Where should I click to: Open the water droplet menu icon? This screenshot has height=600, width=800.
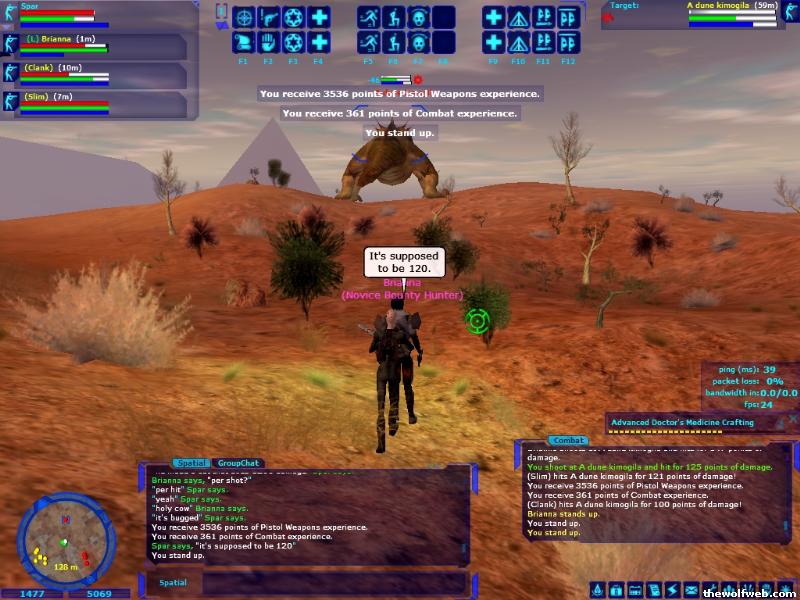pyautogui.click(x=598, y=590)
